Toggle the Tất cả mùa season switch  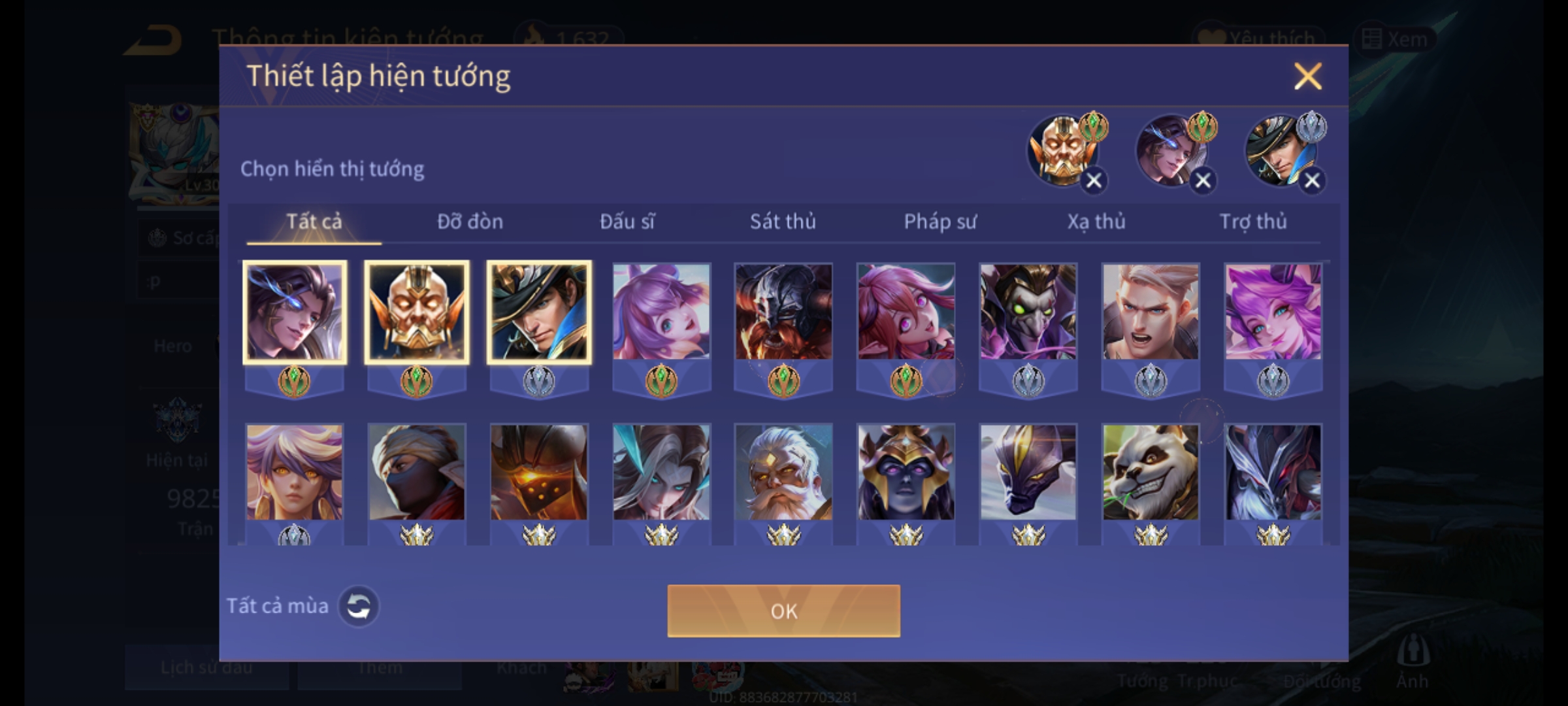[359, 606]
